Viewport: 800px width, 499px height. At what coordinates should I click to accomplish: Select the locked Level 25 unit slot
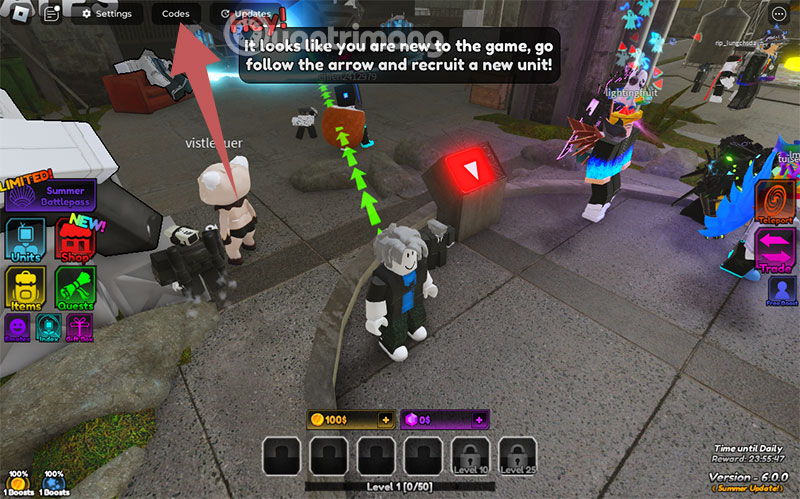[x=518, y=455]
